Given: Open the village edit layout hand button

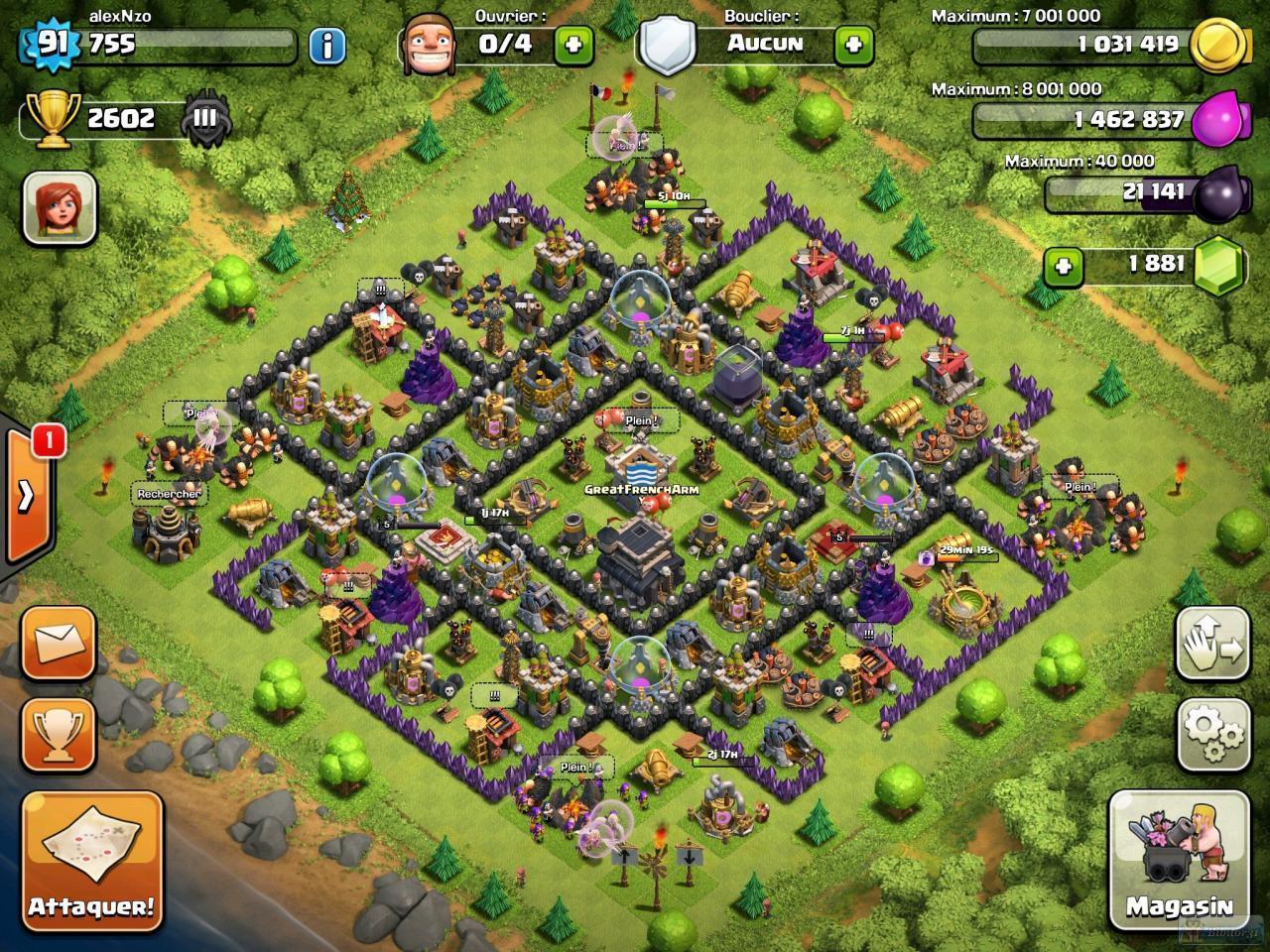Looking at the screenshot, I should tap(1212, 645).
